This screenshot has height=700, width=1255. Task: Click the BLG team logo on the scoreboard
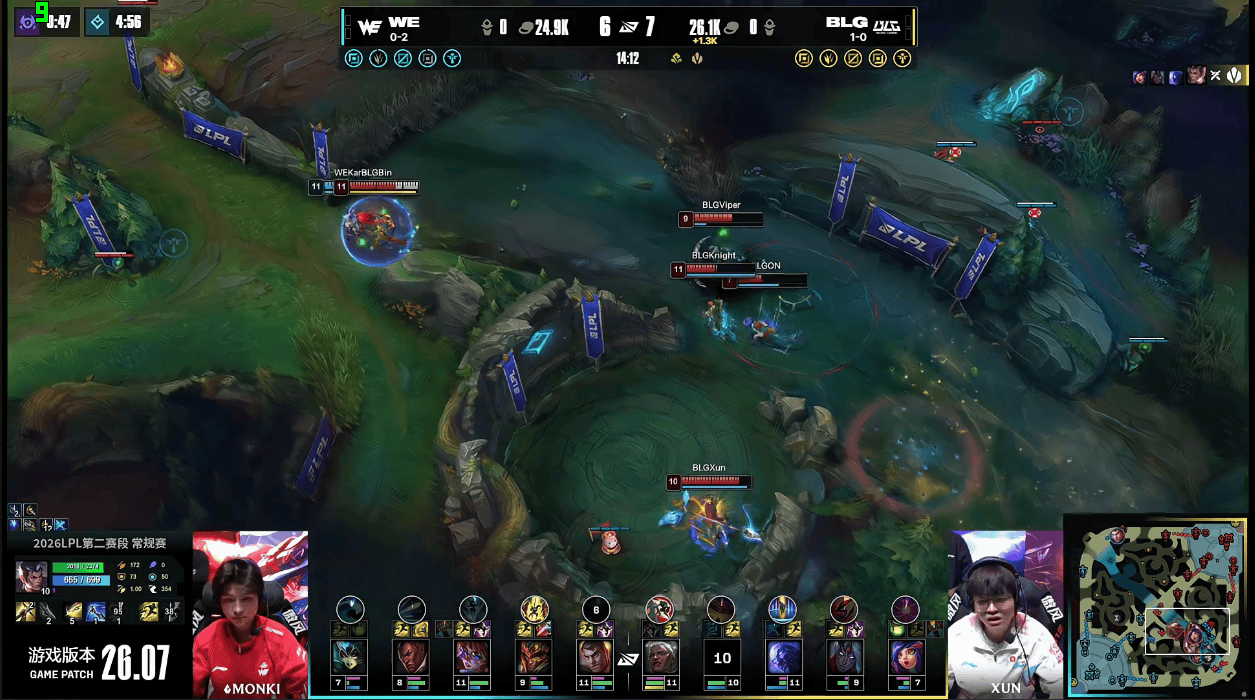[x=886, y=25]
